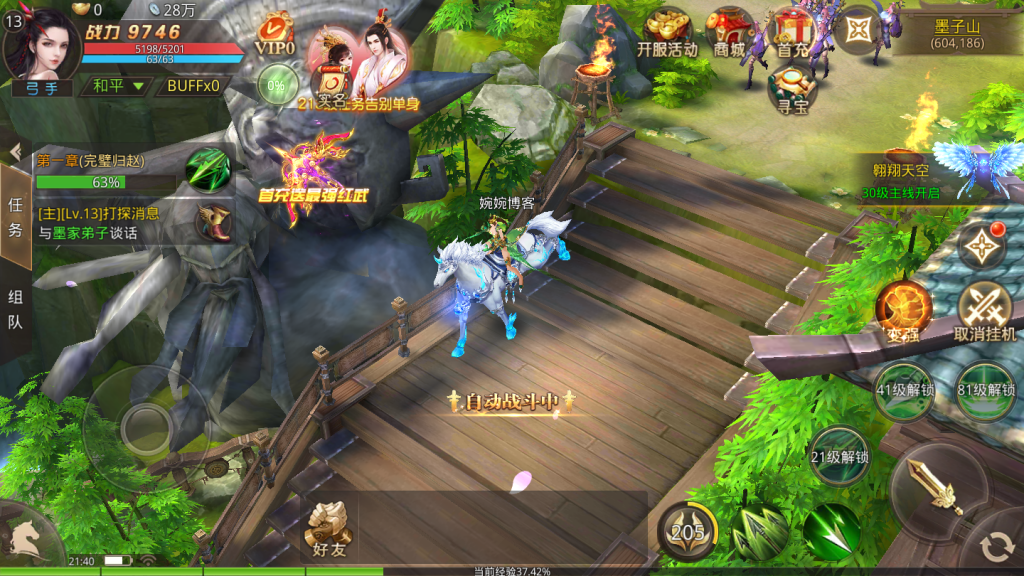
Task: Open the 开服活动 server event icon
Action: pyautogui.click(x=667, y=32)
